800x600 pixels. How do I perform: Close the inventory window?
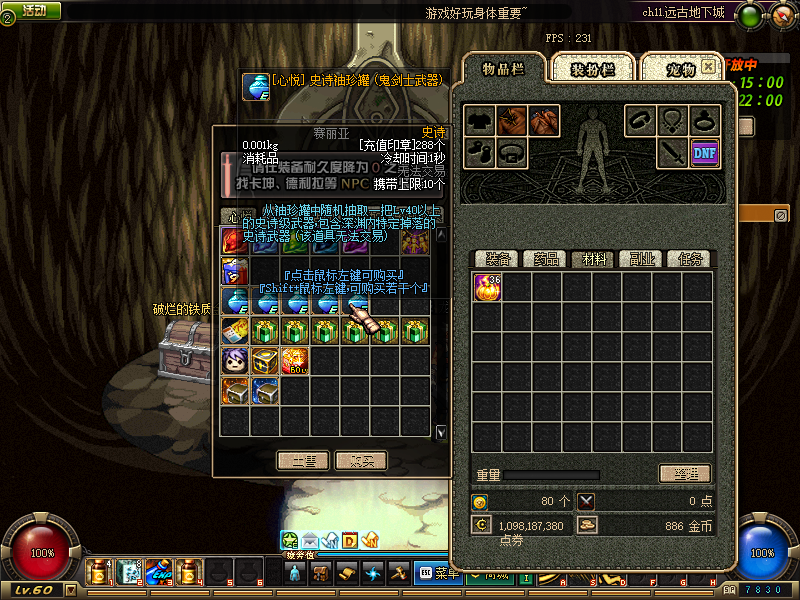[x=708, y=66]
